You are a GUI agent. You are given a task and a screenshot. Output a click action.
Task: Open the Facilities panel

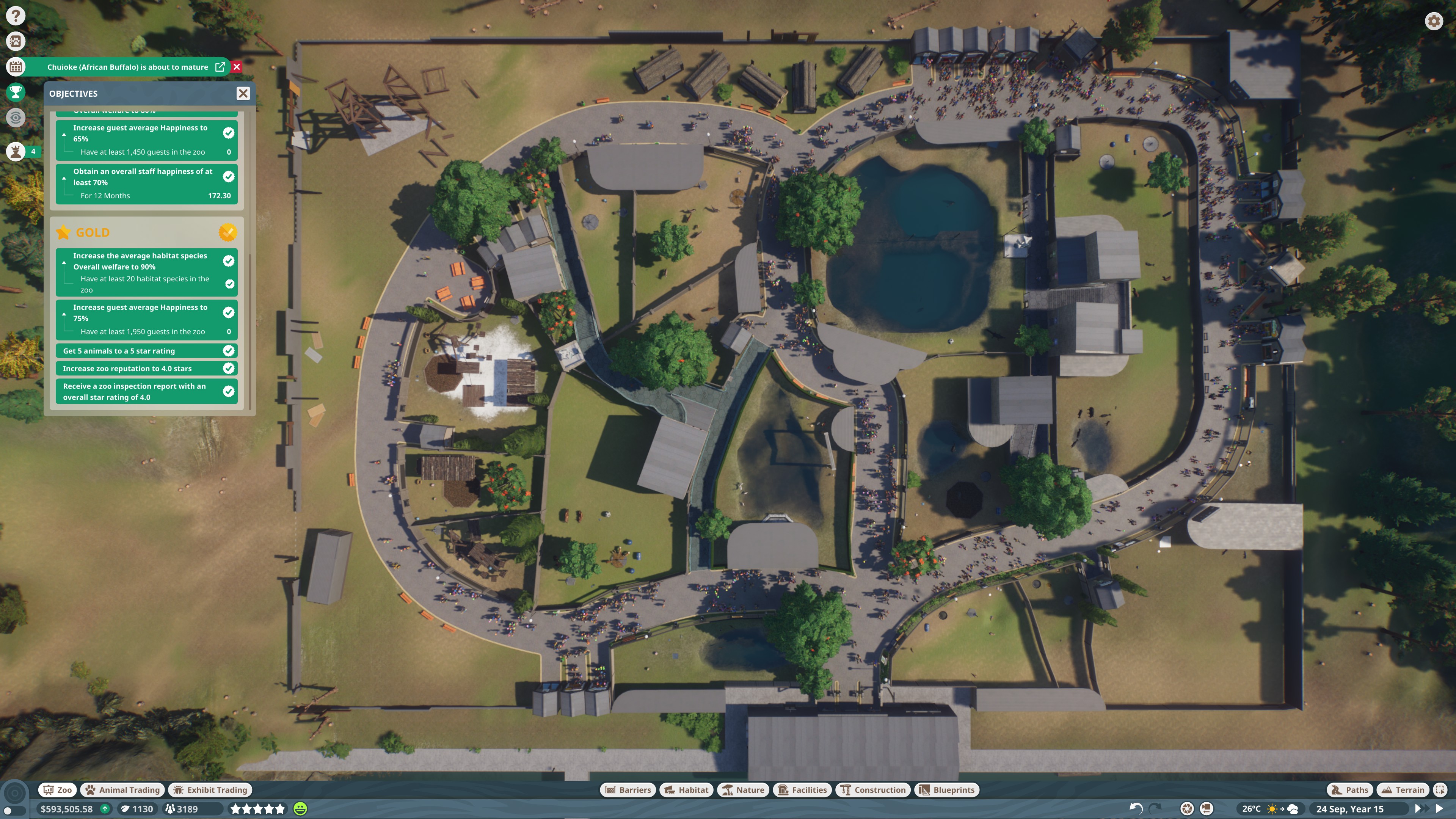(802, 789)
